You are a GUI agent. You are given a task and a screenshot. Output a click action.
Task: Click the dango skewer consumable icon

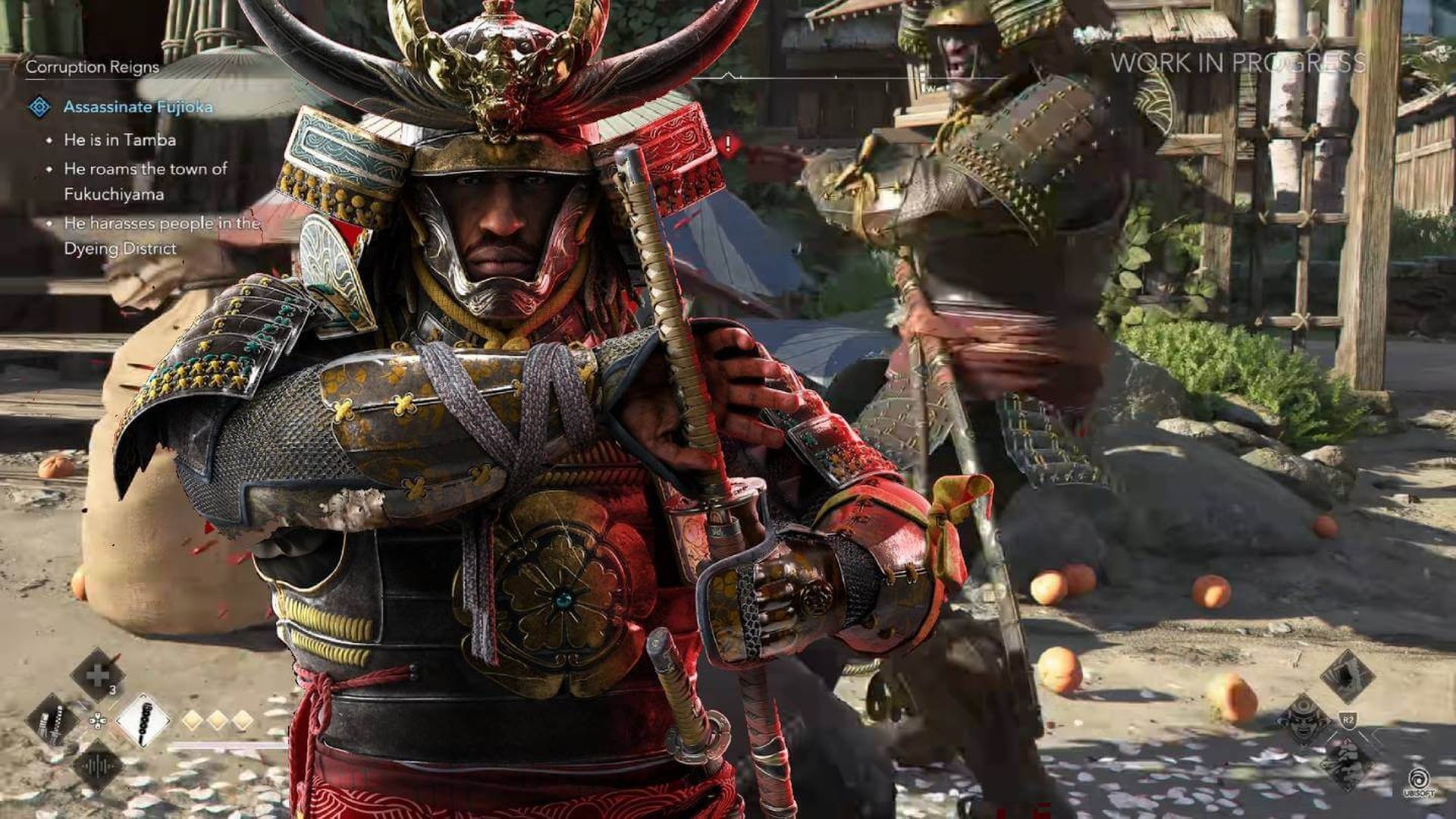click(x=142, y=720)
